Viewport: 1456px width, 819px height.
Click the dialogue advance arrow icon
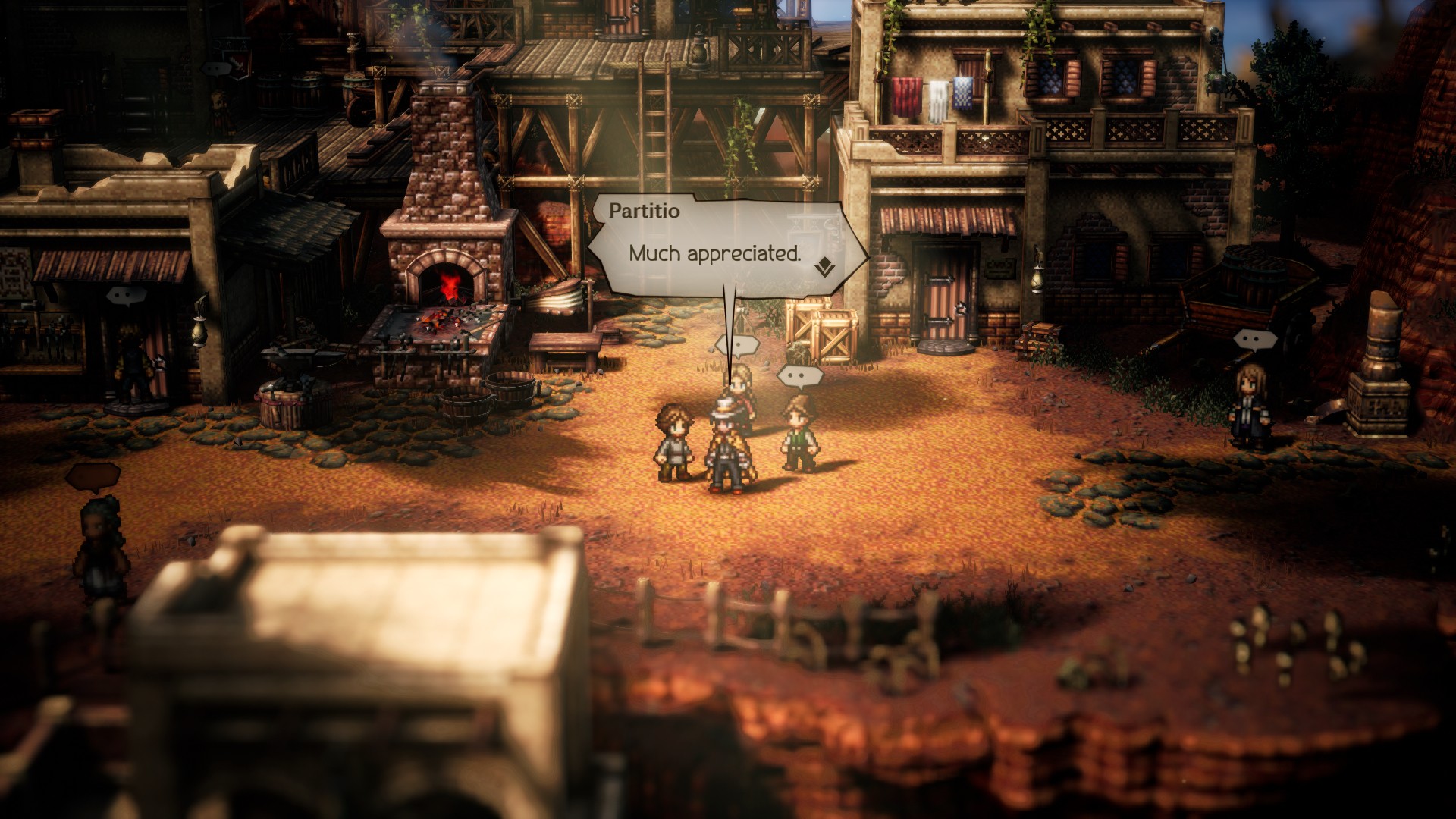[x=827, y=267]
